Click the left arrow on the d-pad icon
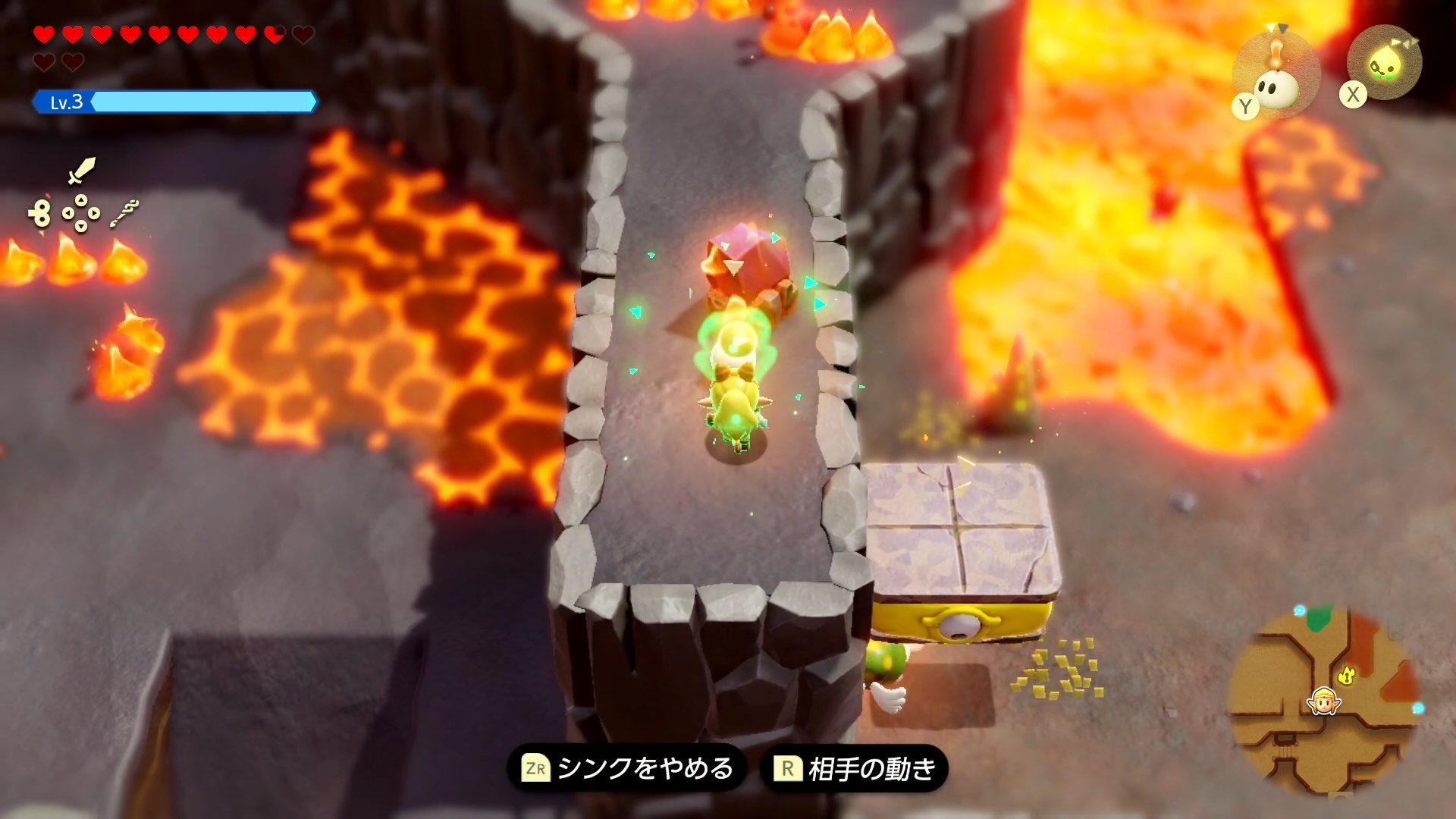This screenshot has width=1456, height=819. (x=67, y=213)
